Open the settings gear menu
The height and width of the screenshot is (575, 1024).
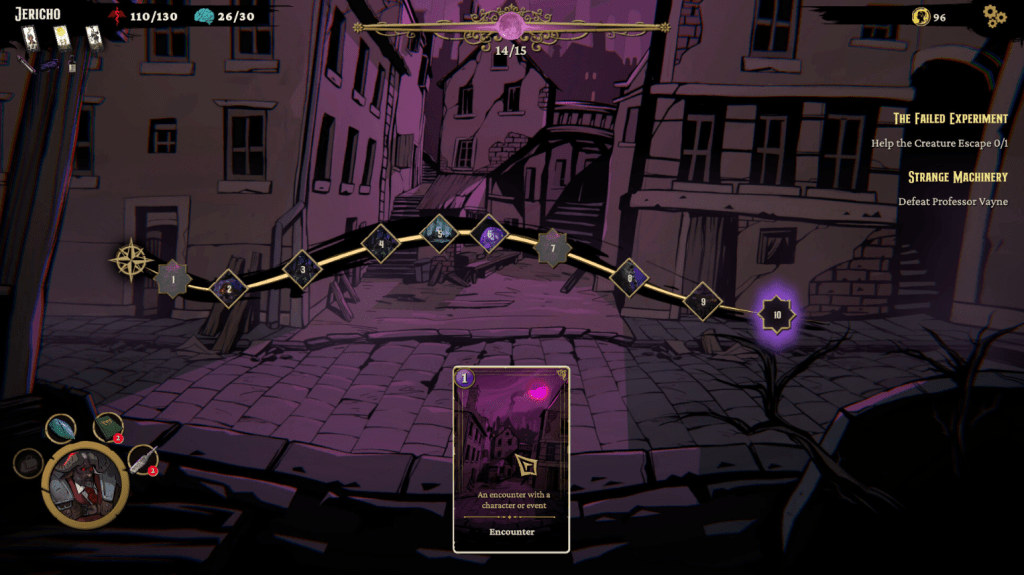coord(993,16)
